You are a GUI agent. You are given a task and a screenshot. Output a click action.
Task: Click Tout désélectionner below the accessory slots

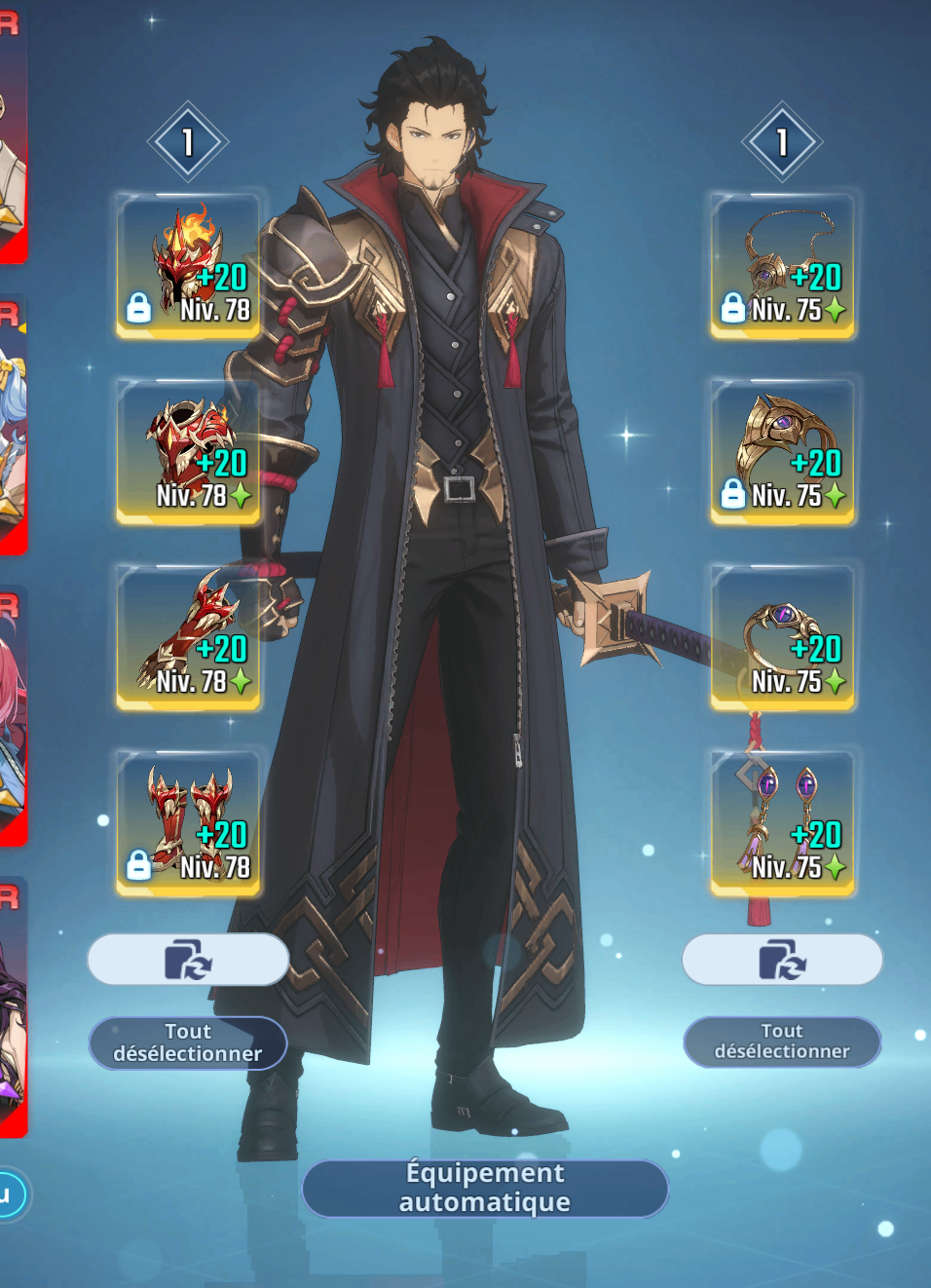tap(782, 1042)
